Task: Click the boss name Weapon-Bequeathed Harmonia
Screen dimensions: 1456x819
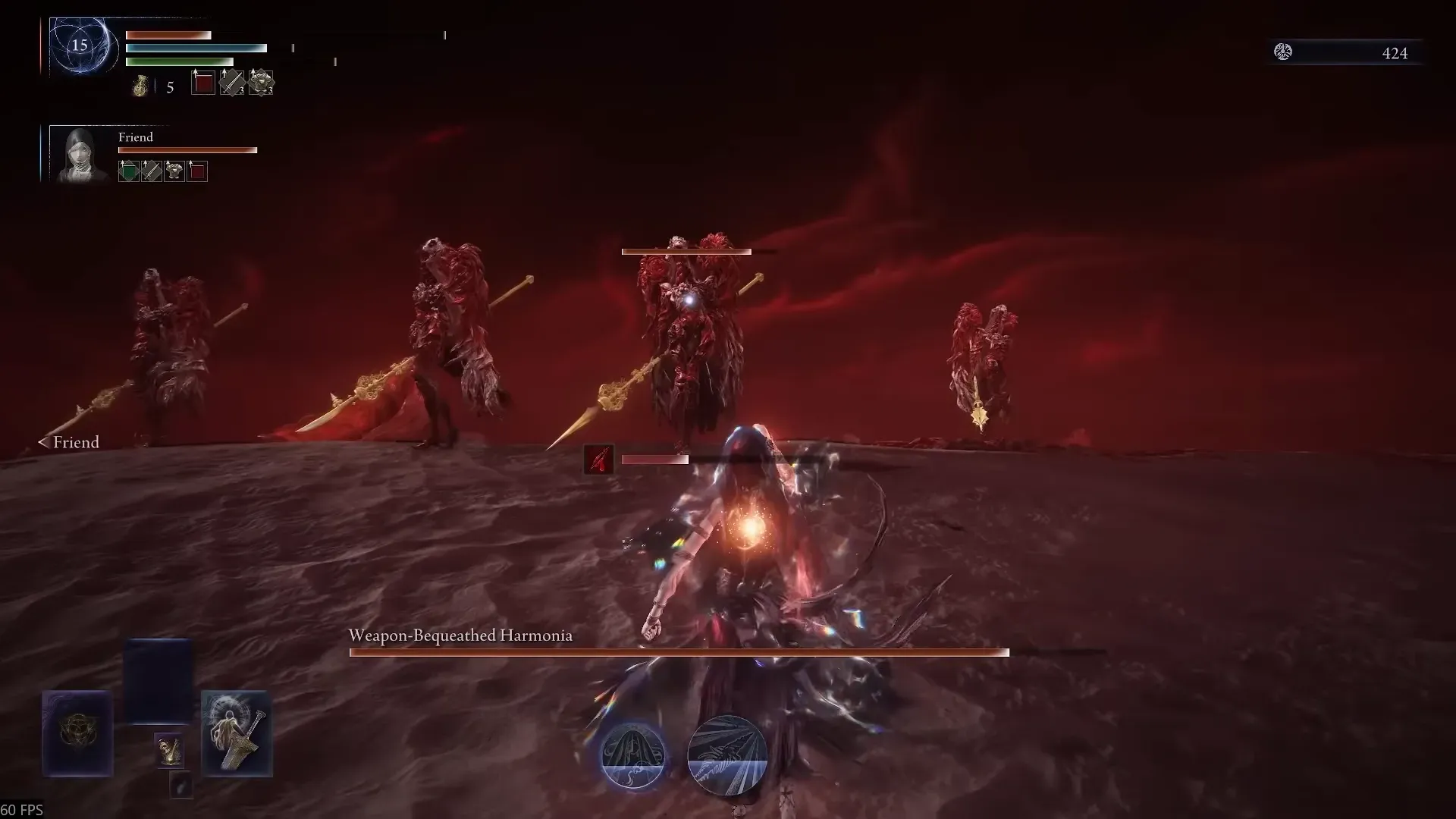Action: [460, 636]
